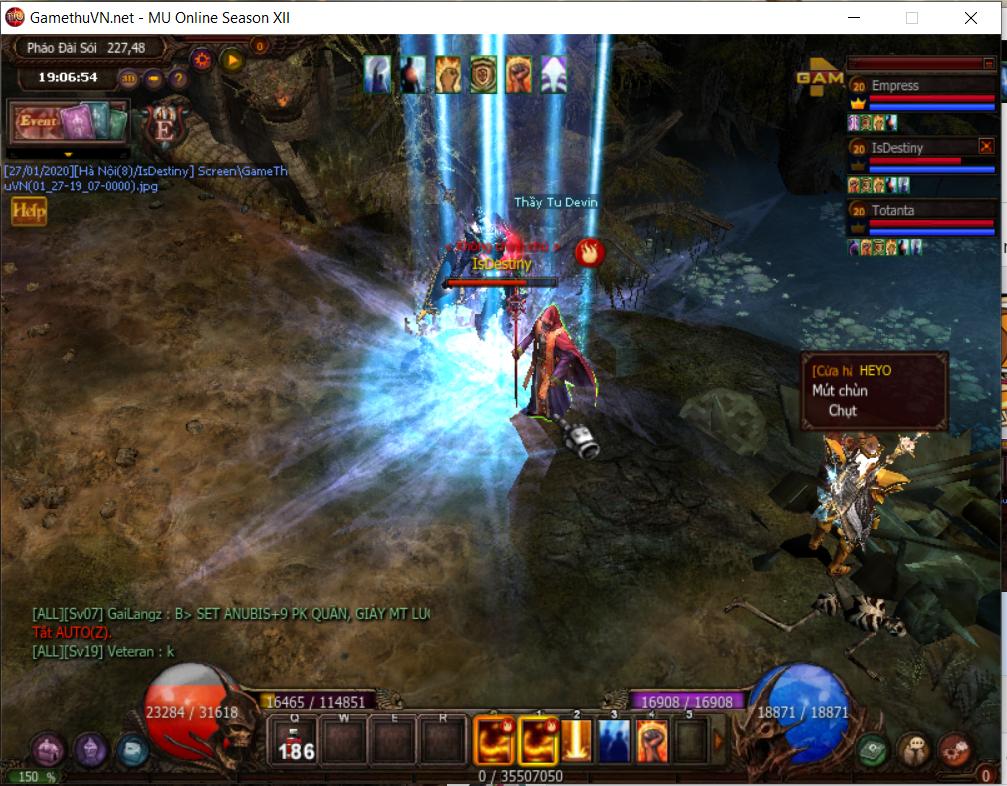Expand the arrow below the Event panel
This screenshot has height=786, width=1007.
[68, 154]
